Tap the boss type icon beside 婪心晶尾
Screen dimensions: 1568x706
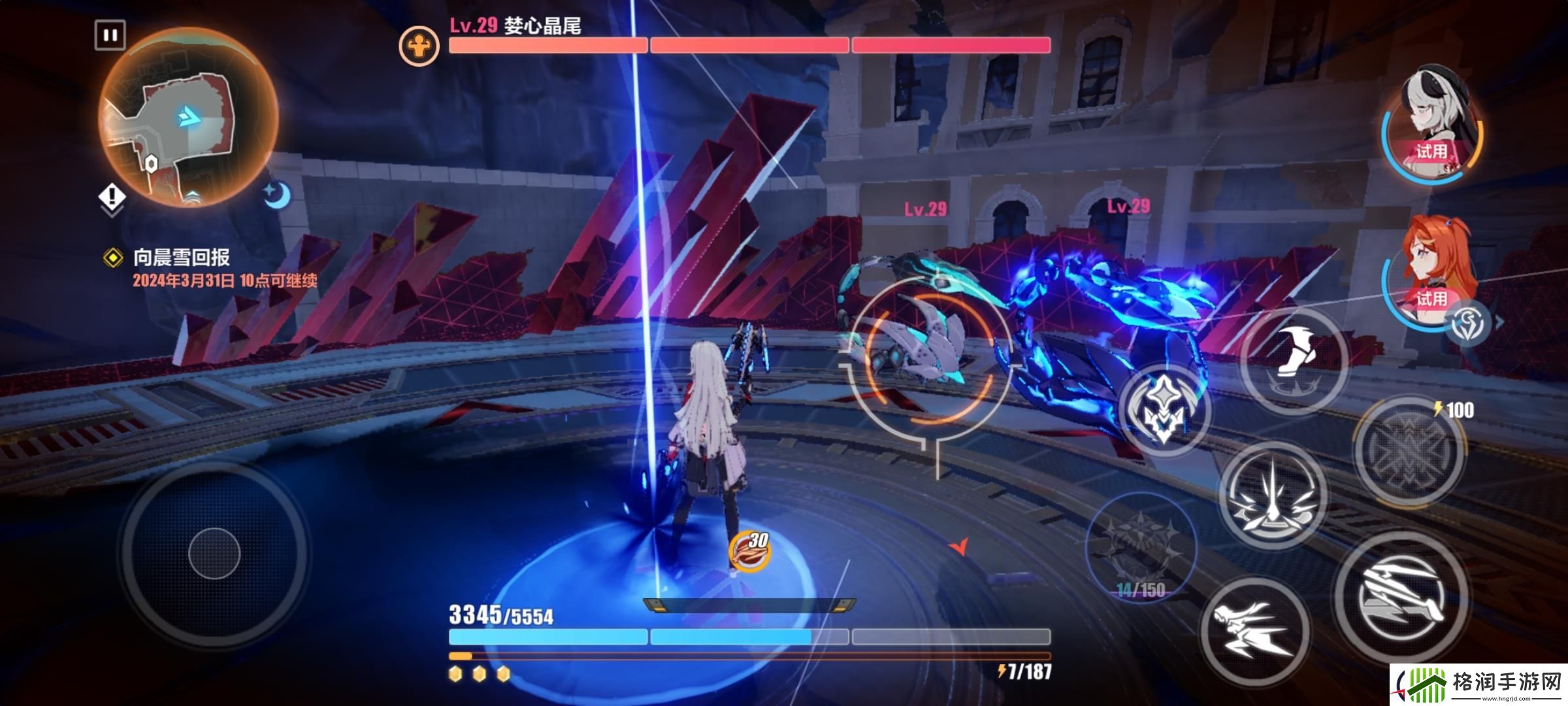point(419,46)
